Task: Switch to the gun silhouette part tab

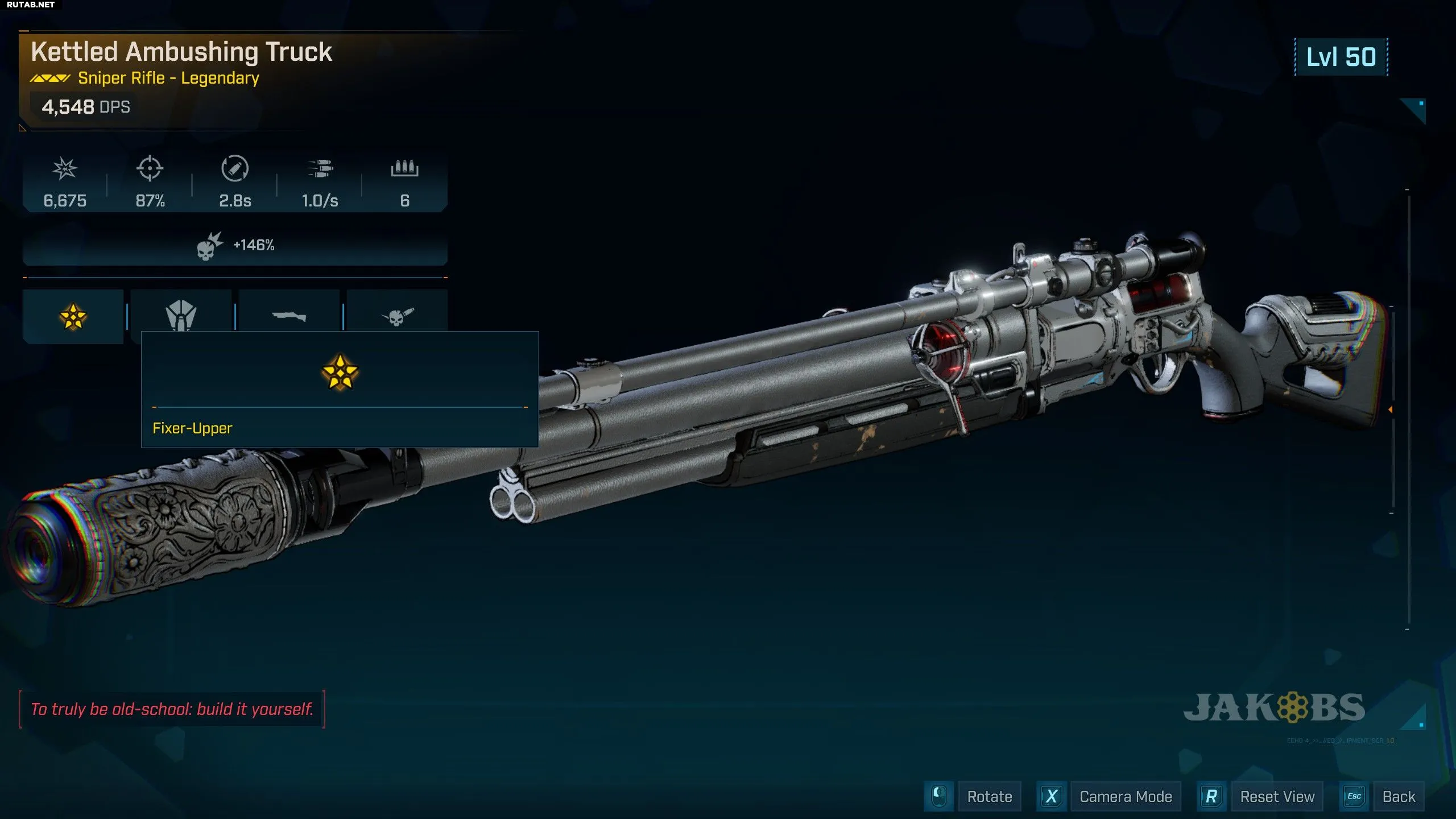Action: [x=289, y=316]
